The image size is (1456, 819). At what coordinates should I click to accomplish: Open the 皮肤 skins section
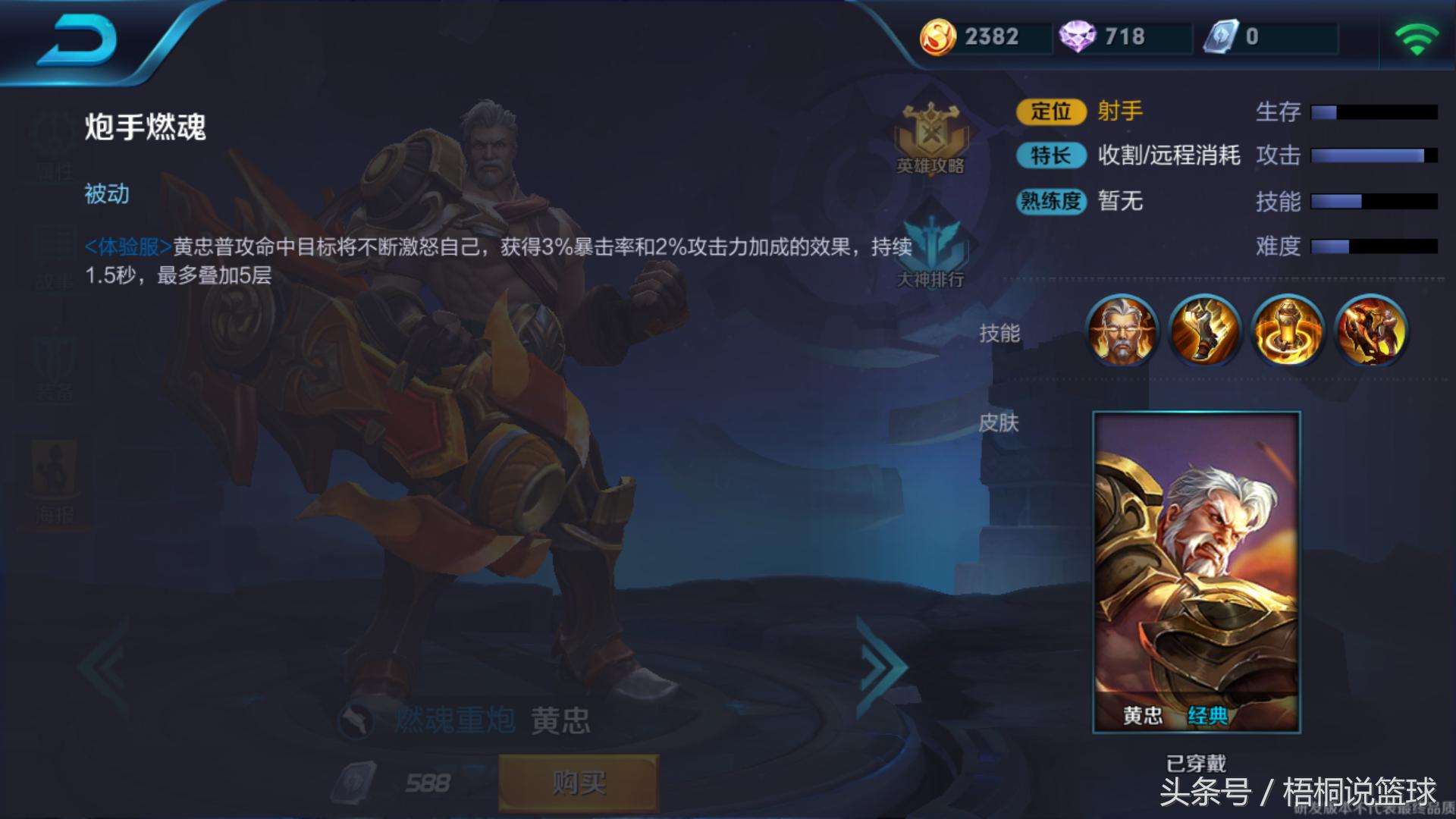pyautogui.click(x=1001, y=423)
